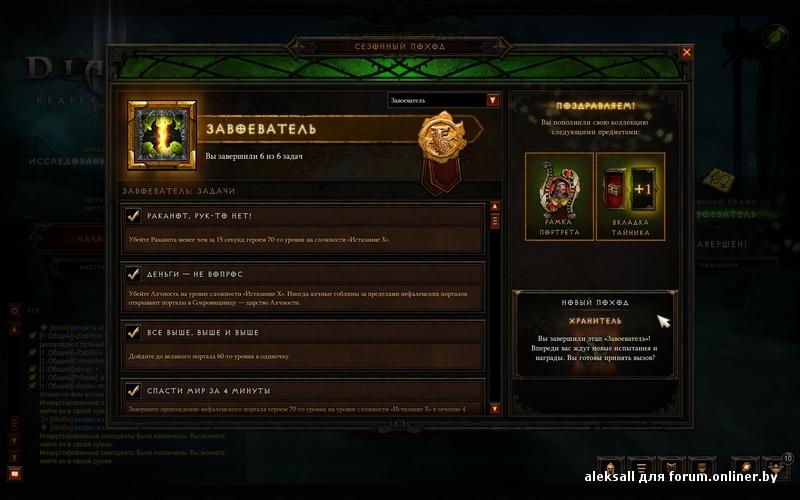Select the Рамка портрета reward
The image size is (800, 500).
(x=558, y=196)
